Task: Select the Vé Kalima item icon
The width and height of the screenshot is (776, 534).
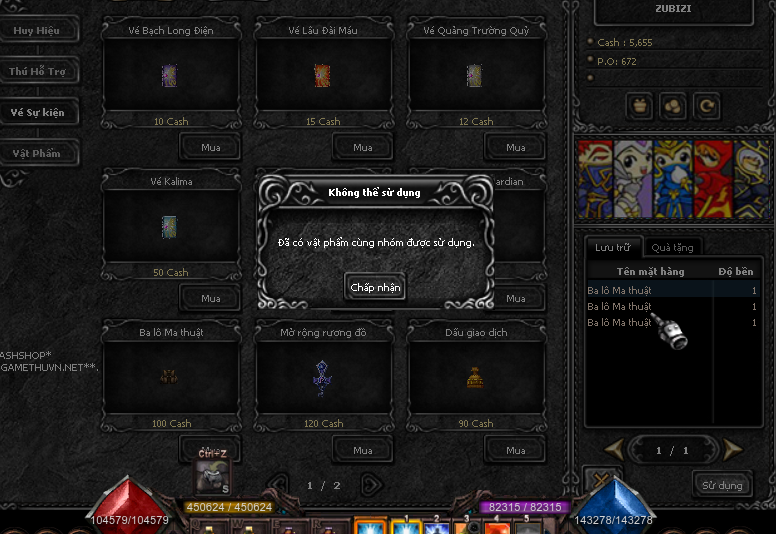Action: pos(170,227)
